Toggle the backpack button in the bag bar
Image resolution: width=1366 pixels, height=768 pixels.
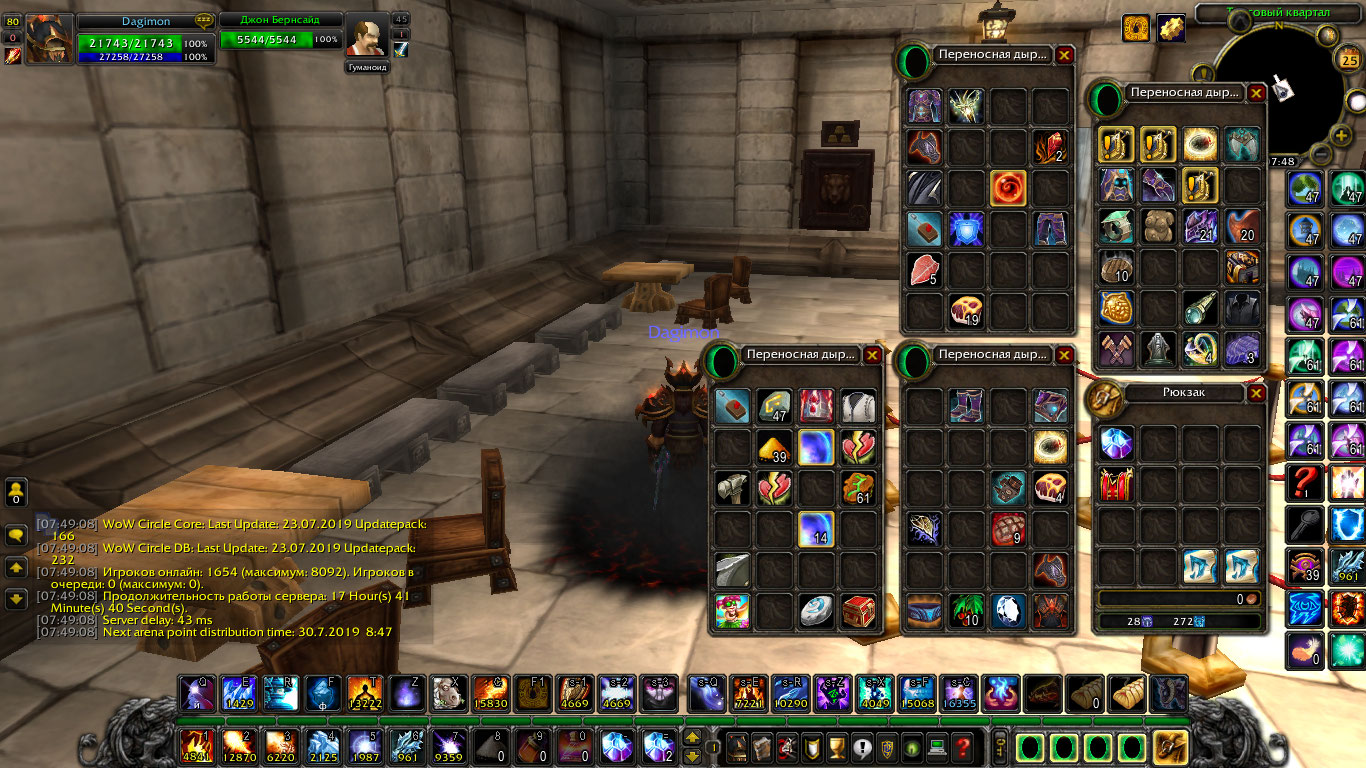pos(1170,747)
